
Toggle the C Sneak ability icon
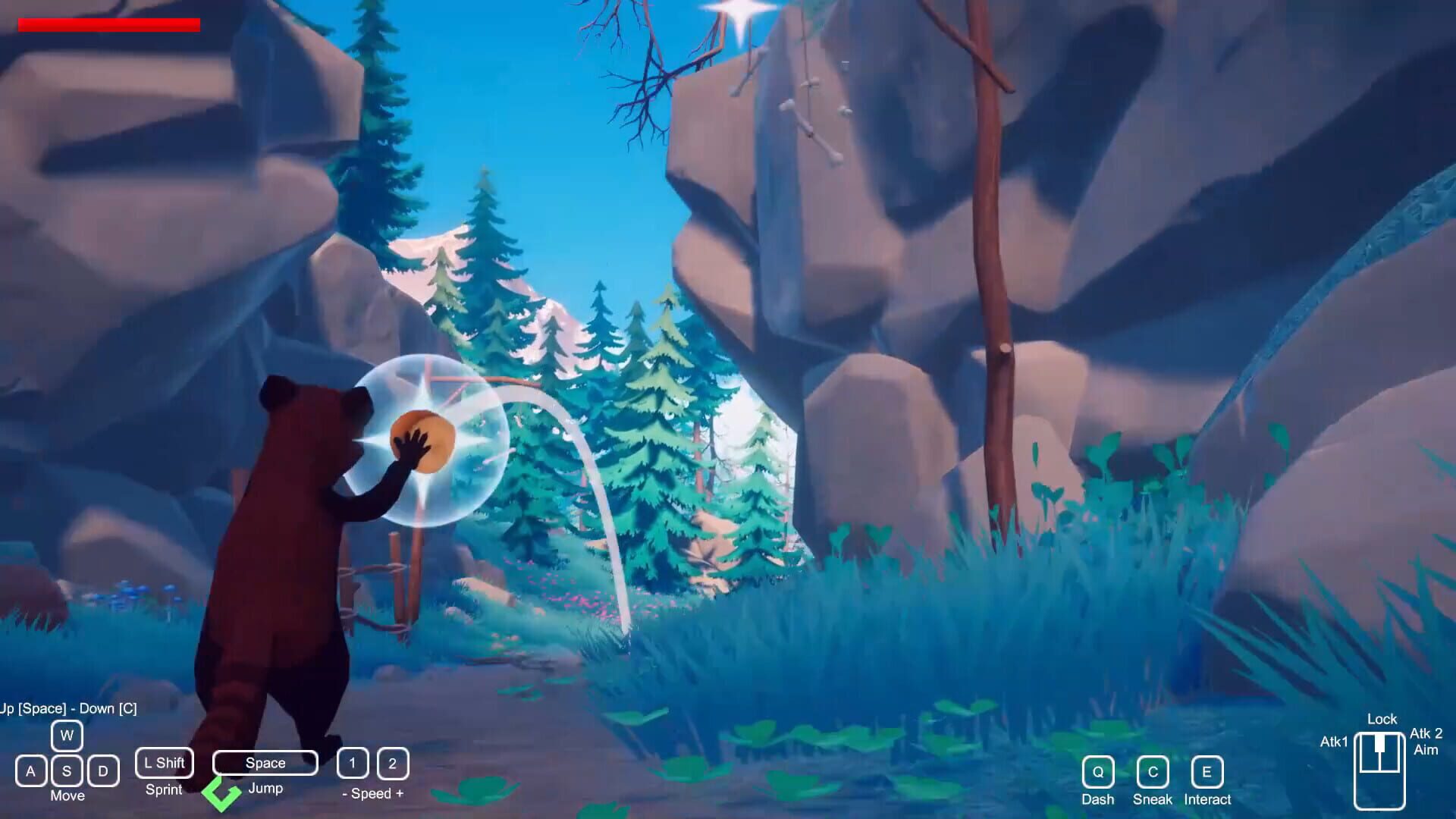pos(1152,773)
